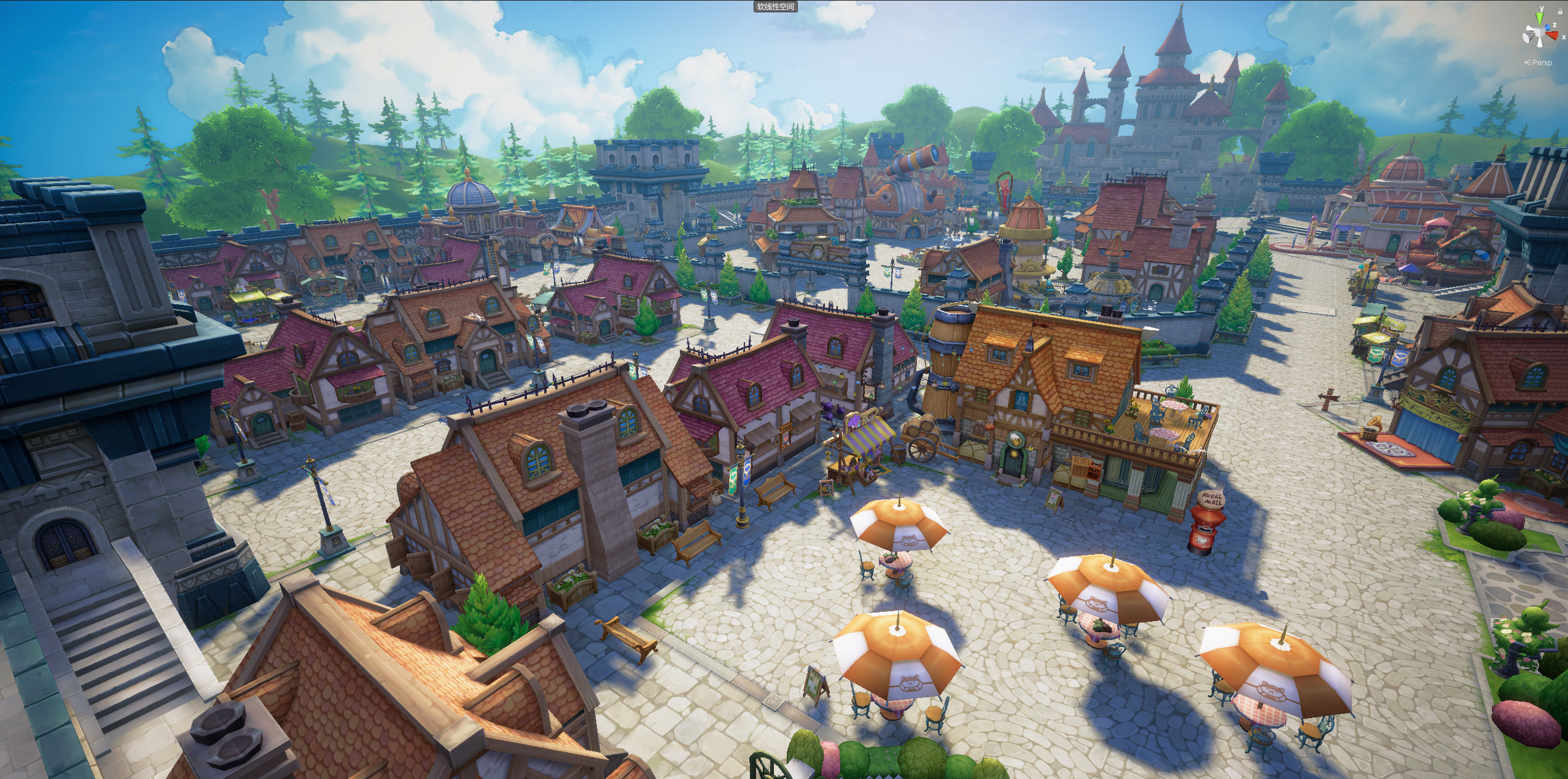This screenshot has height=779, width=1568.
Task: Toggle the Persp projection label
Action: click(x=1541, y=63)
